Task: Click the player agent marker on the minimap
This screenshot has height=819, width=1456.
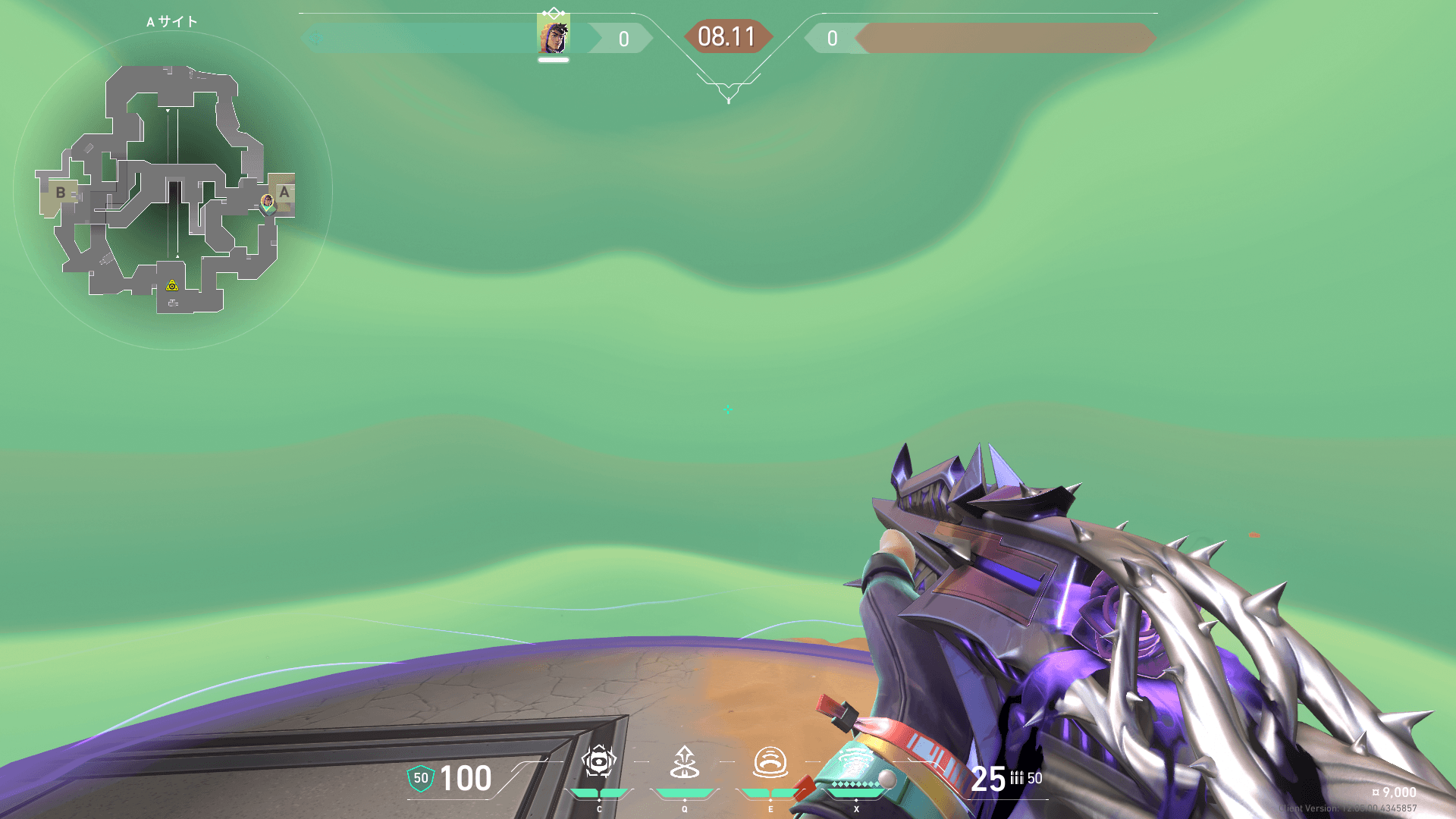Action: pos(267,202)
